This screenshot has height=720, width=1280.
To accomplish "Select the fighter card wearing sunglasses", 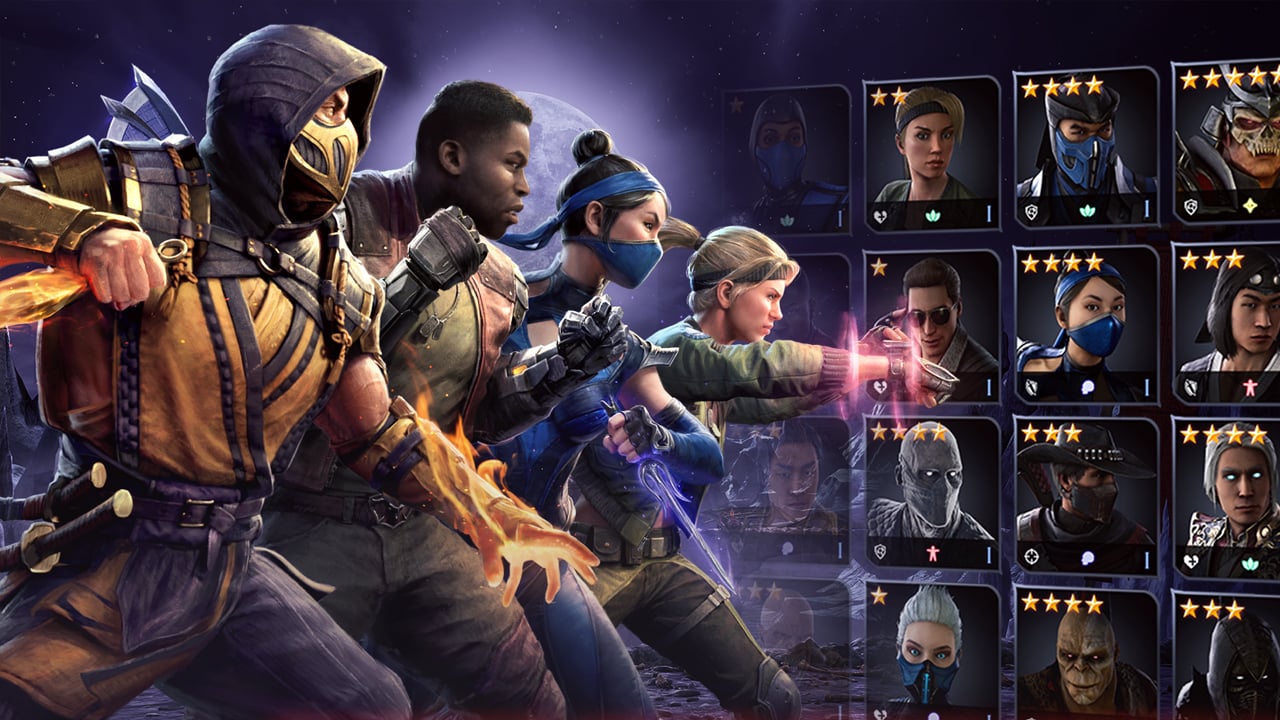I will coord(931,324).
